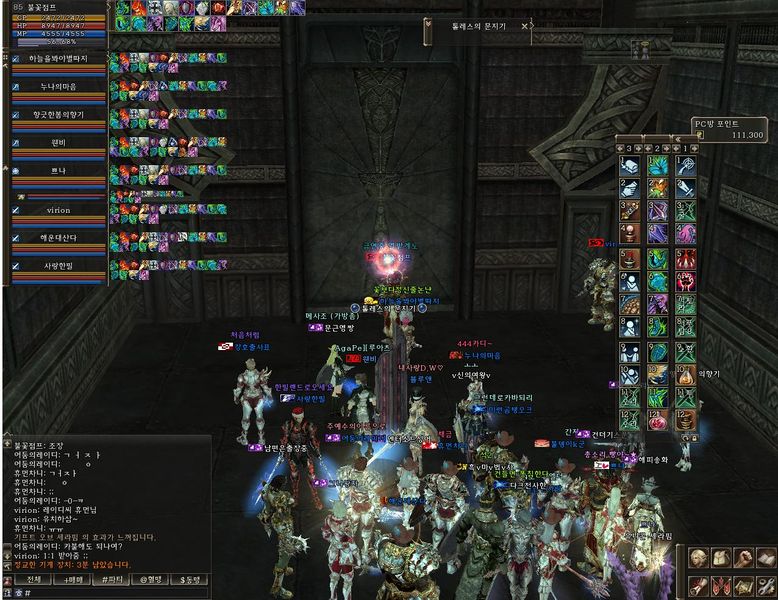Open the character face icon menu
Viewport: 778px width, 600px height.
point(697,557)
